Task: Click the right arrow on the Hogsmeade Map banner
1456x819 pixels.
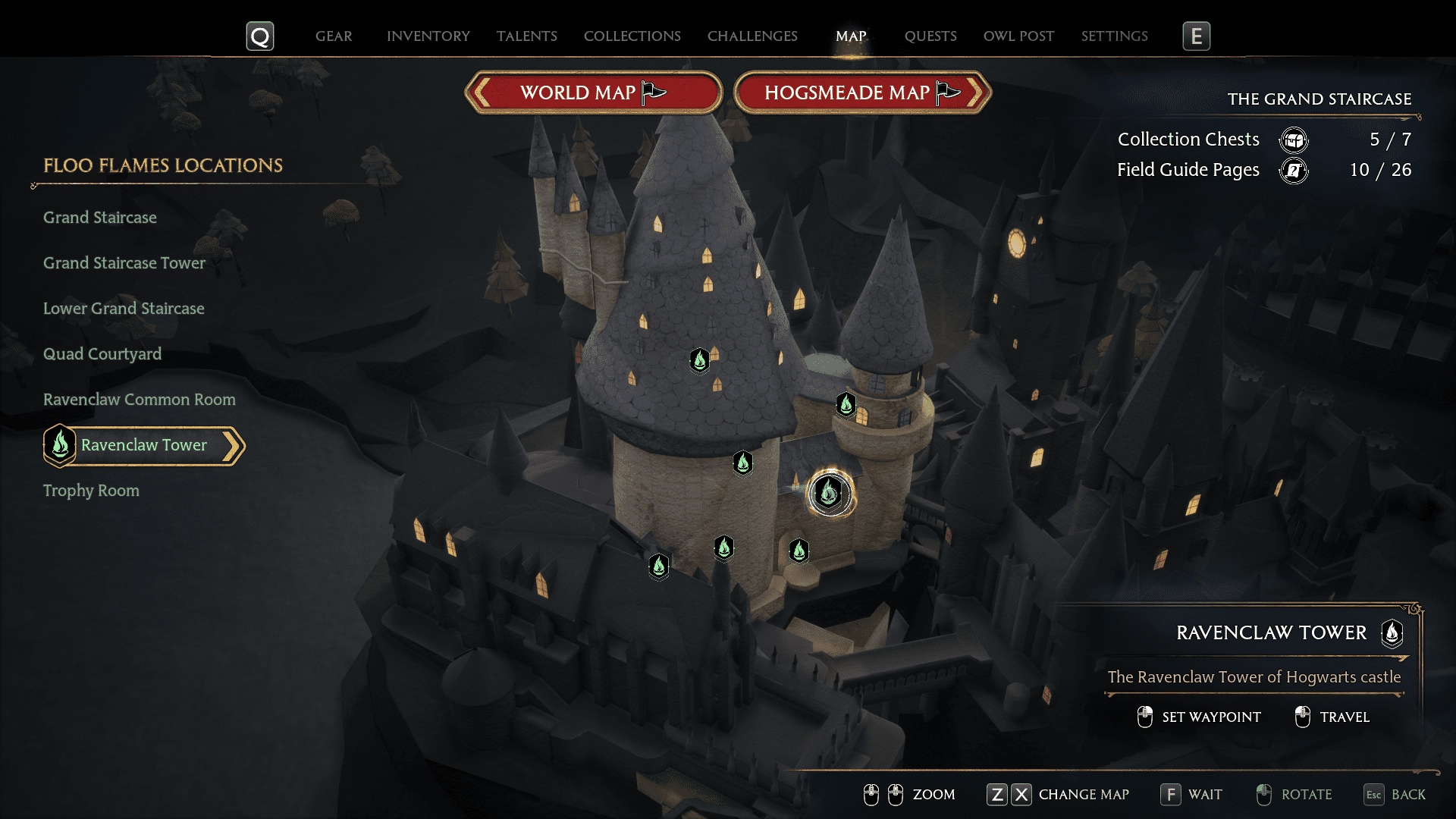Action: [x=977, y=92]
